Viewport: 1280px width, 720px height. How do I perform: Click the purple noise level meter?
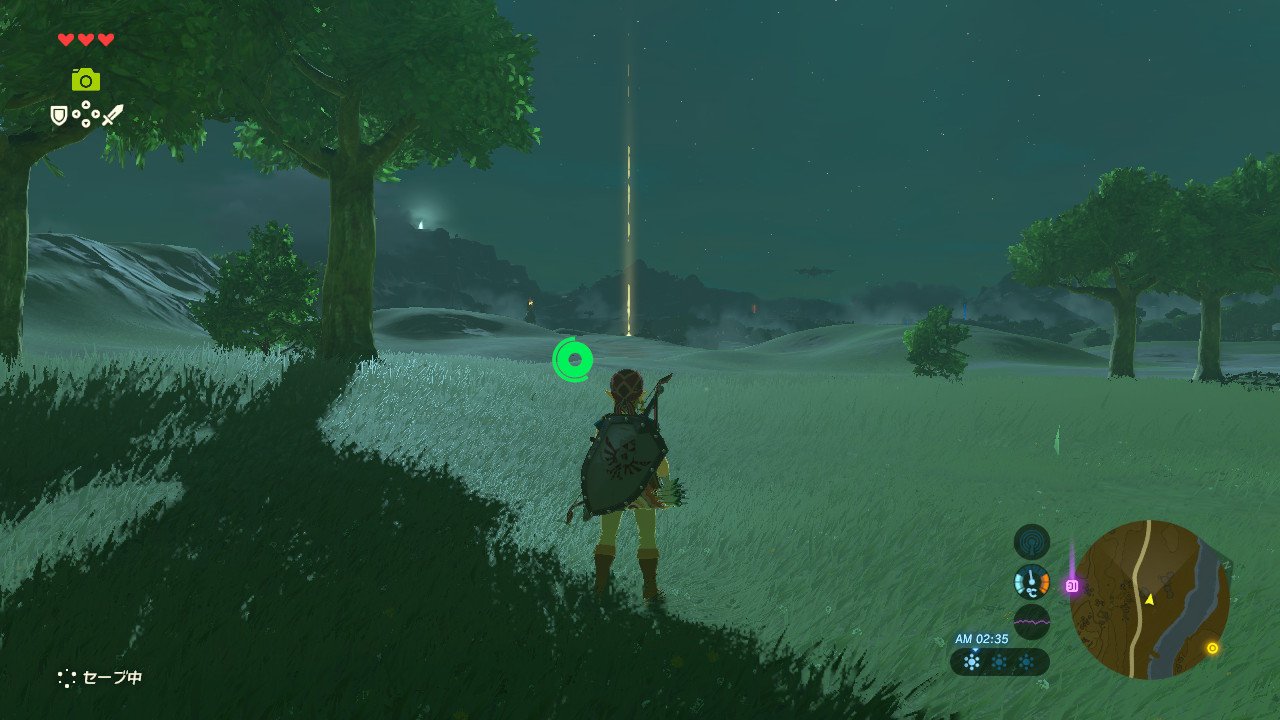pos(1032,622)
